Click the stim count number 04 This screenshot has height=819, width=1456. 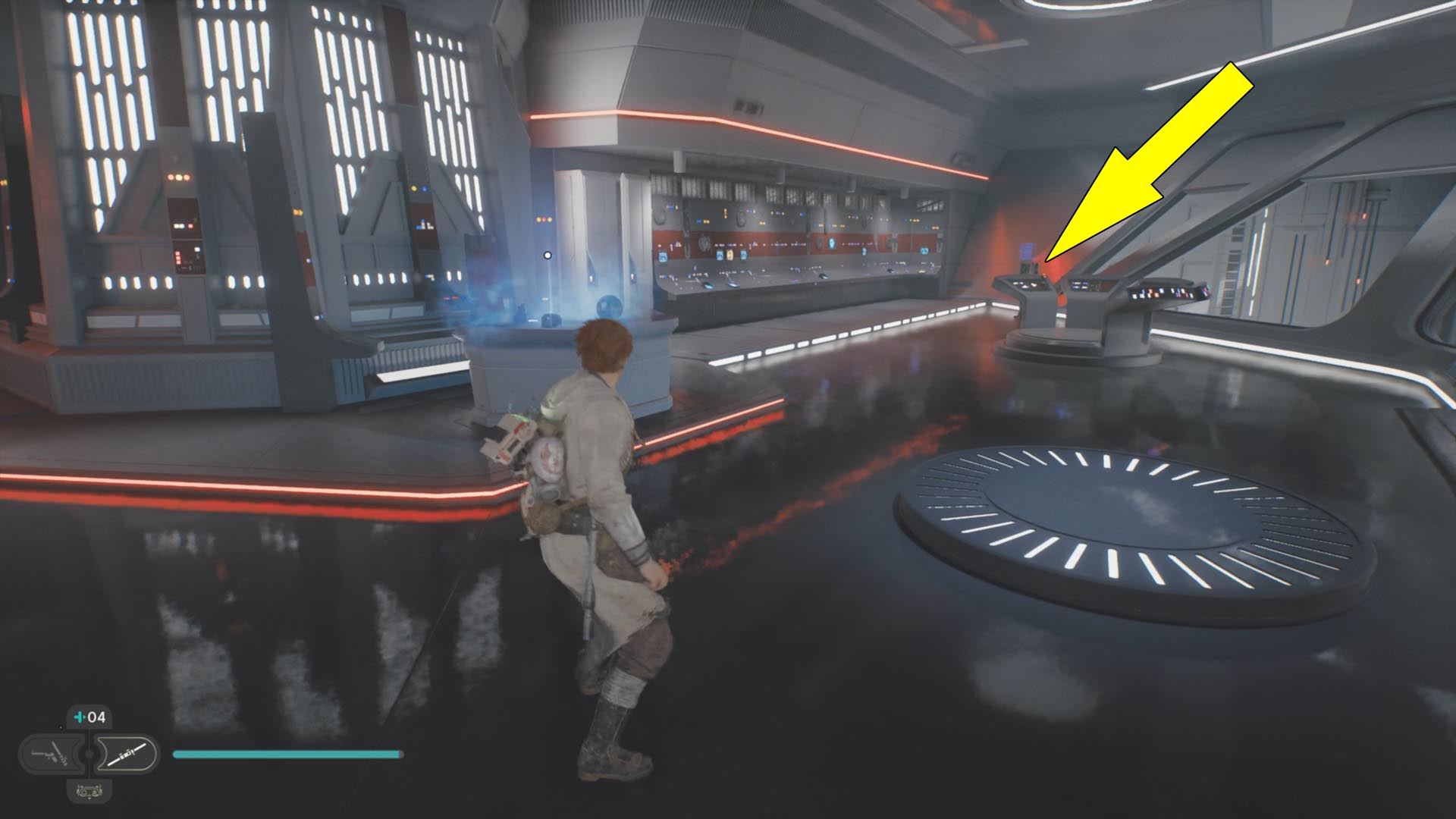(97, 717)
